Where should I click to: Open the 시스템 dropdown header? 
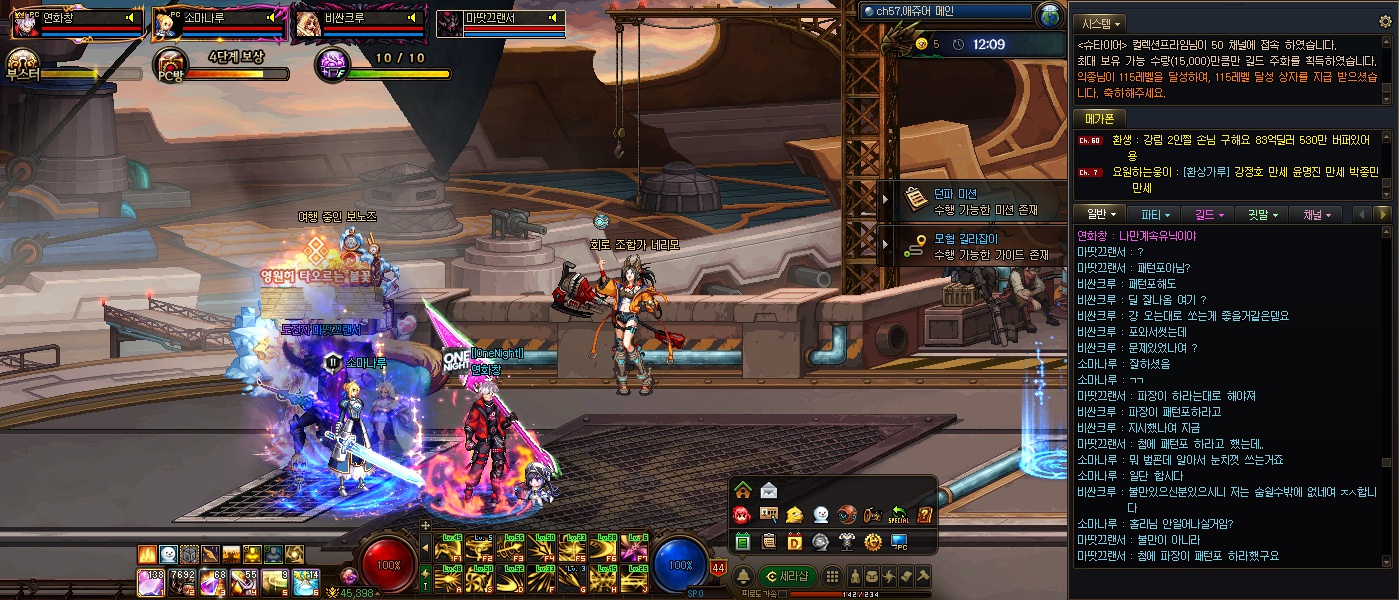point(1100,22)
